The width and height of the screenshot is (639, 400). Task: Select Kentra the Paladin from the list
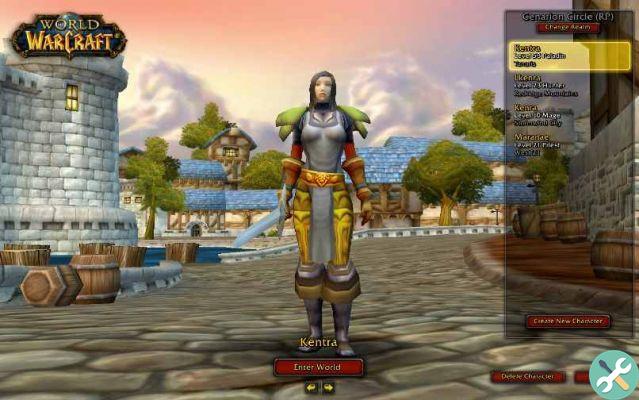pos(567,55)
